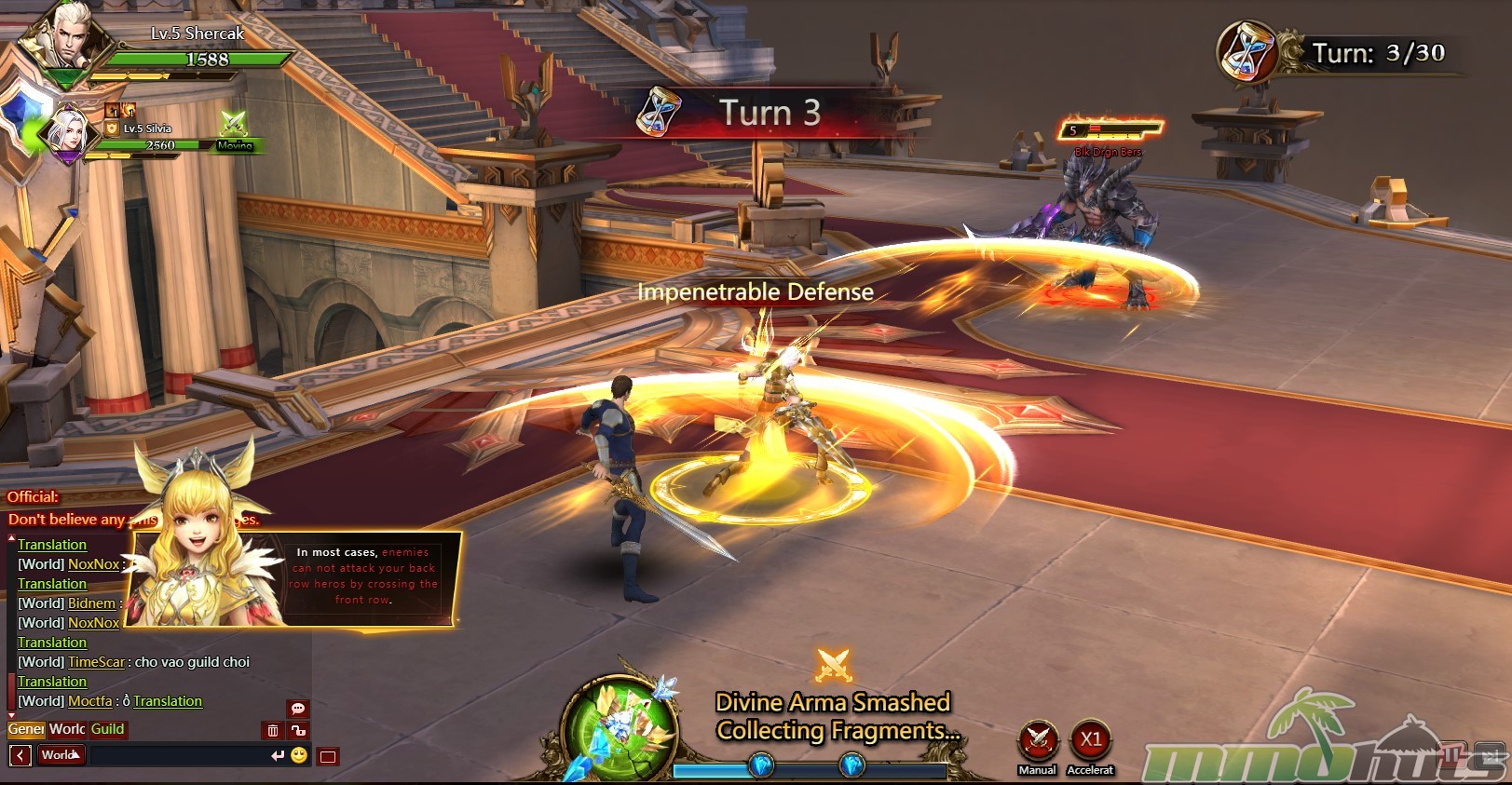
Task: Open the emoji smiley picker
Action: click(299, 755)
